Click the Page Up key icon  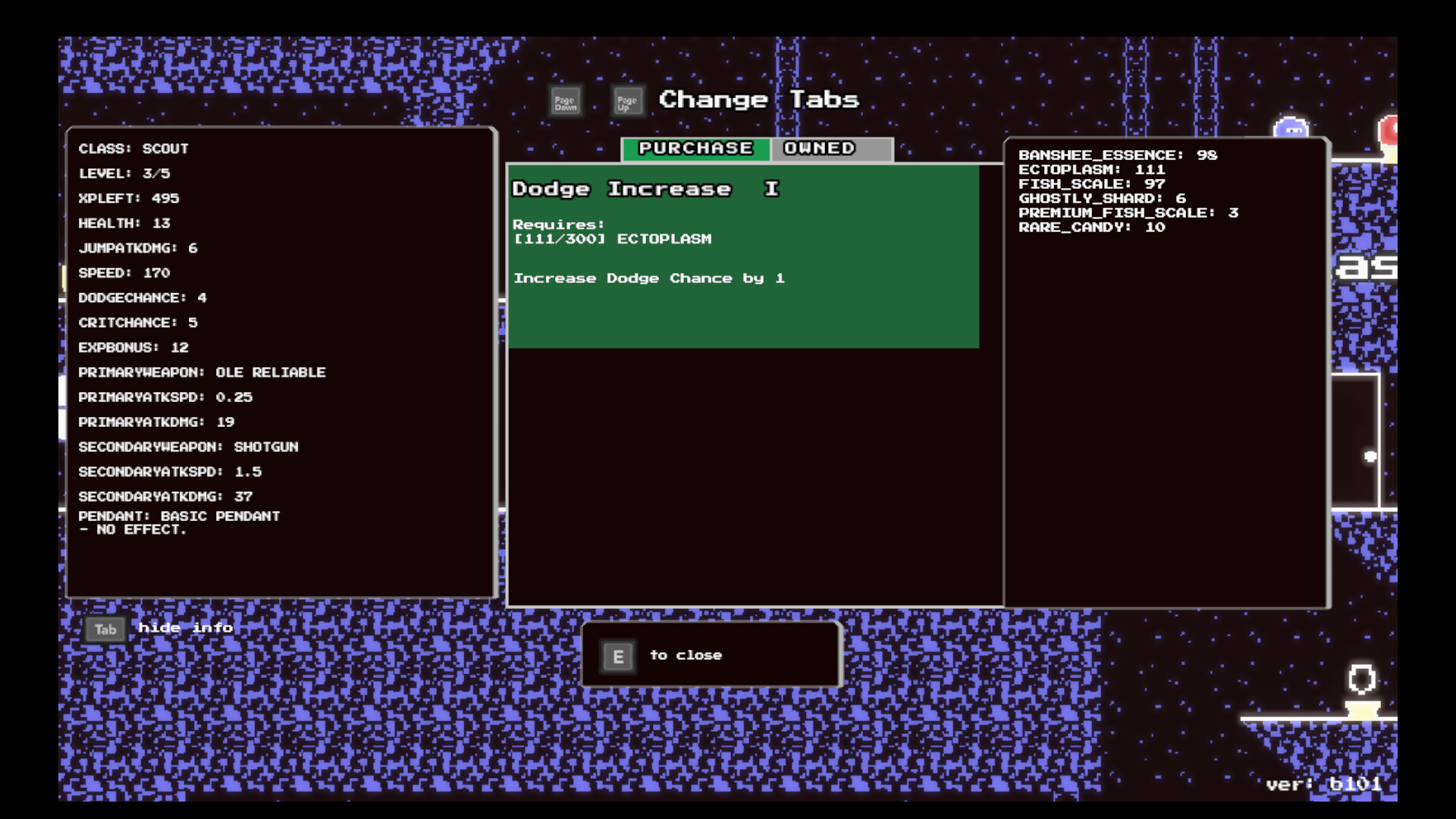[627, 99]
